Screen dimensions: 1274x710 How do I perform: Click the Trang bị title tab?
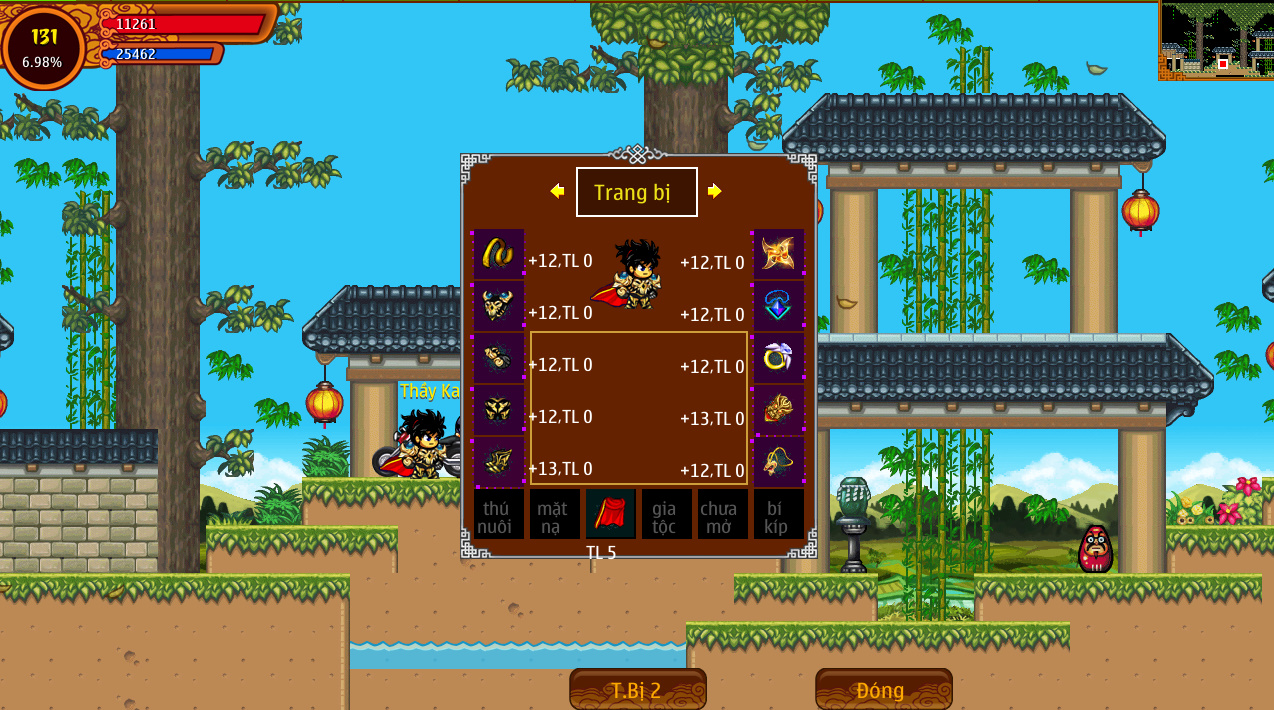coord(636,192)
